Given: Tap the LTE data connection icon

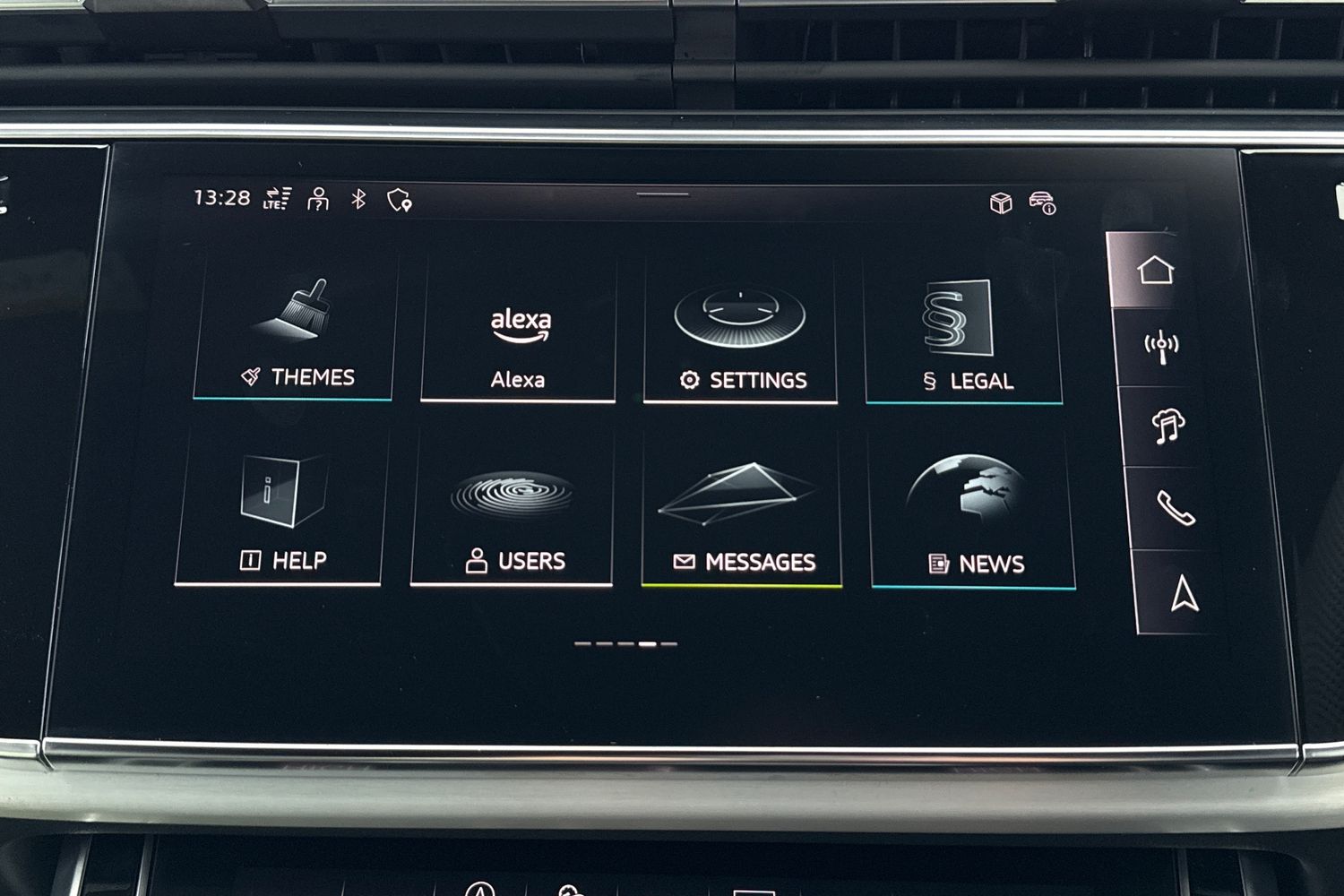Looking at the screenshot, I should 277,198.
